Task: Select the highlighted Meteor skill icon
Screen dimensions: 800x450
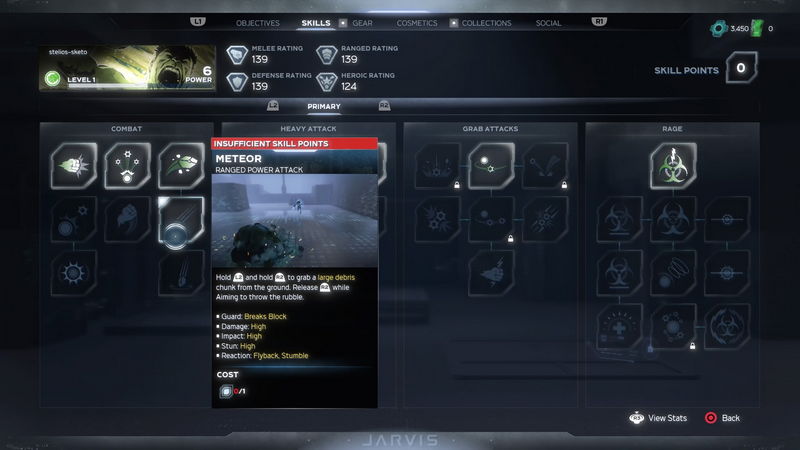Action: coord(181,219)
